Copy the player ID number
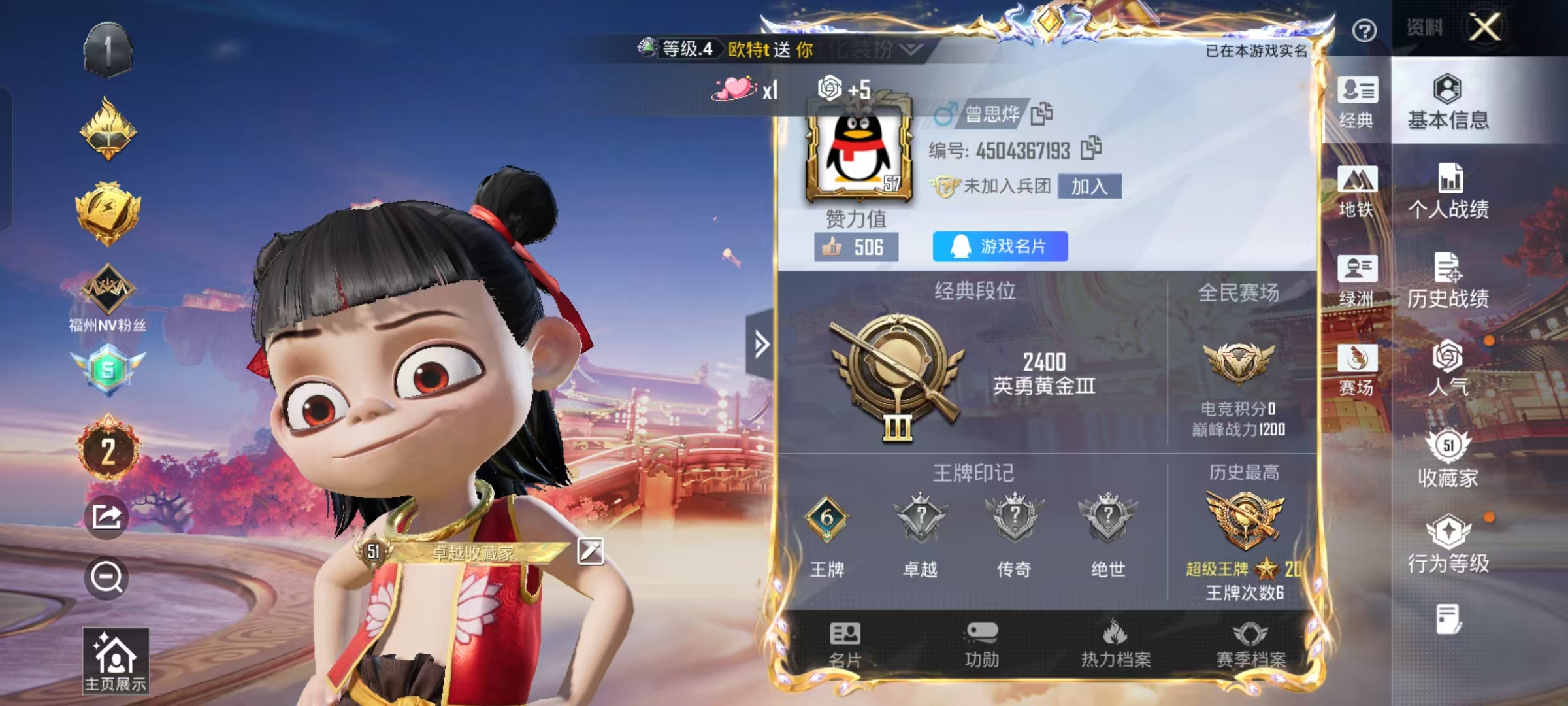Screen dimensions: 1568x706 [1090, 148]
